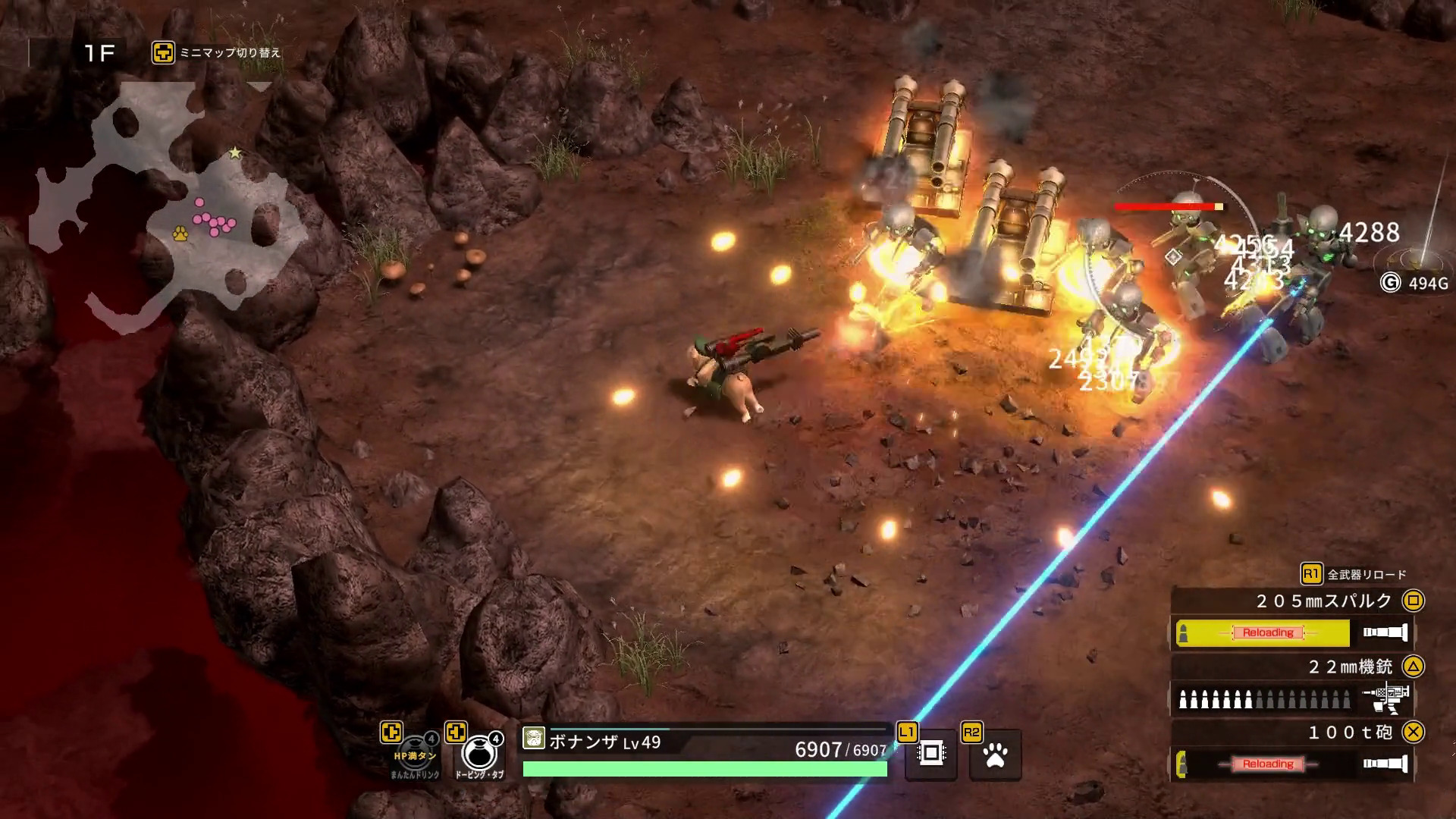The height and width of the screenshot is (819, 1456).
Task: Use the まんたんドリンク item slot
Action: pos(416,753)
